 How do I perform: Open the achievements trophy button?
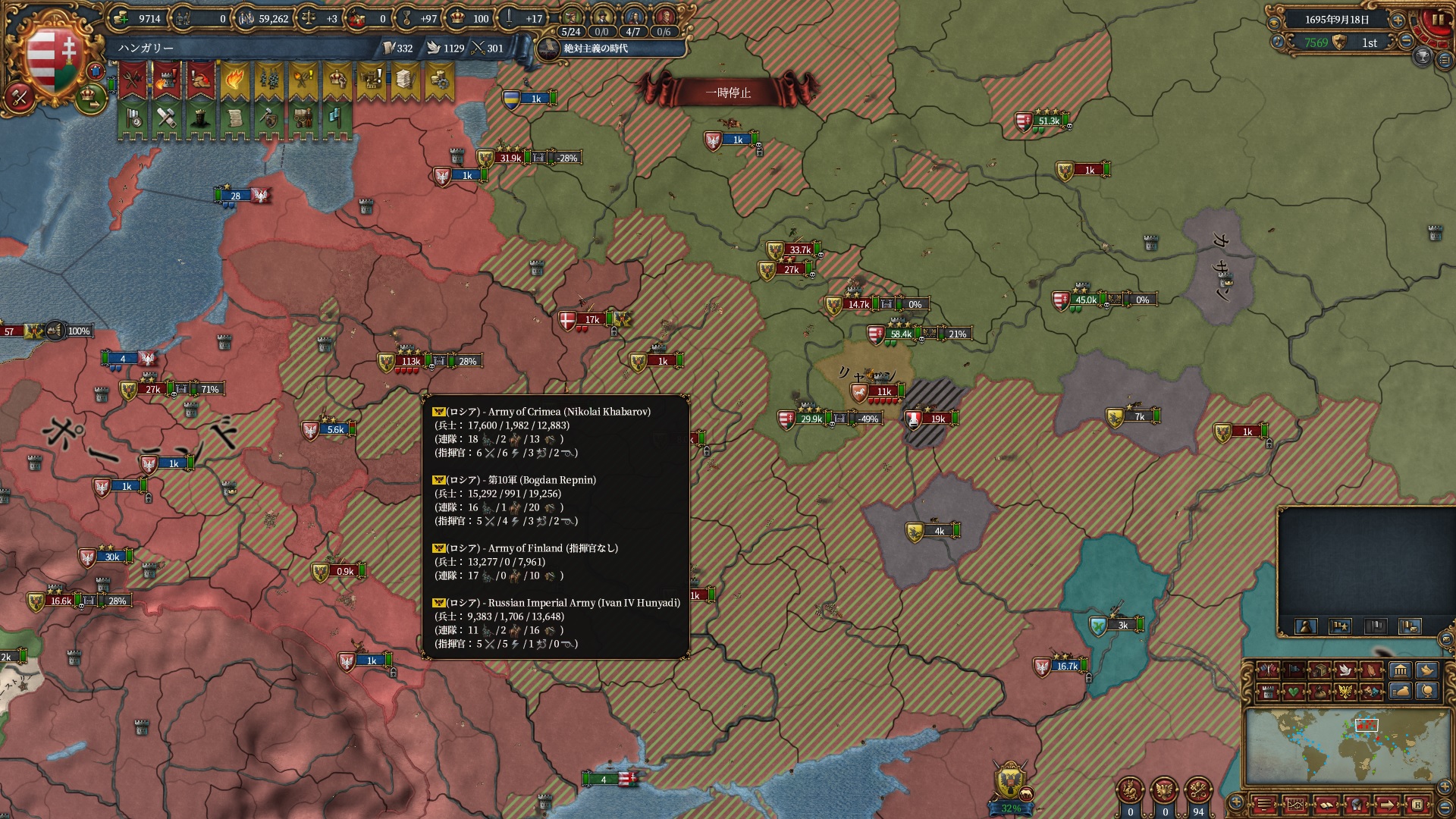tap(1423, 56)
